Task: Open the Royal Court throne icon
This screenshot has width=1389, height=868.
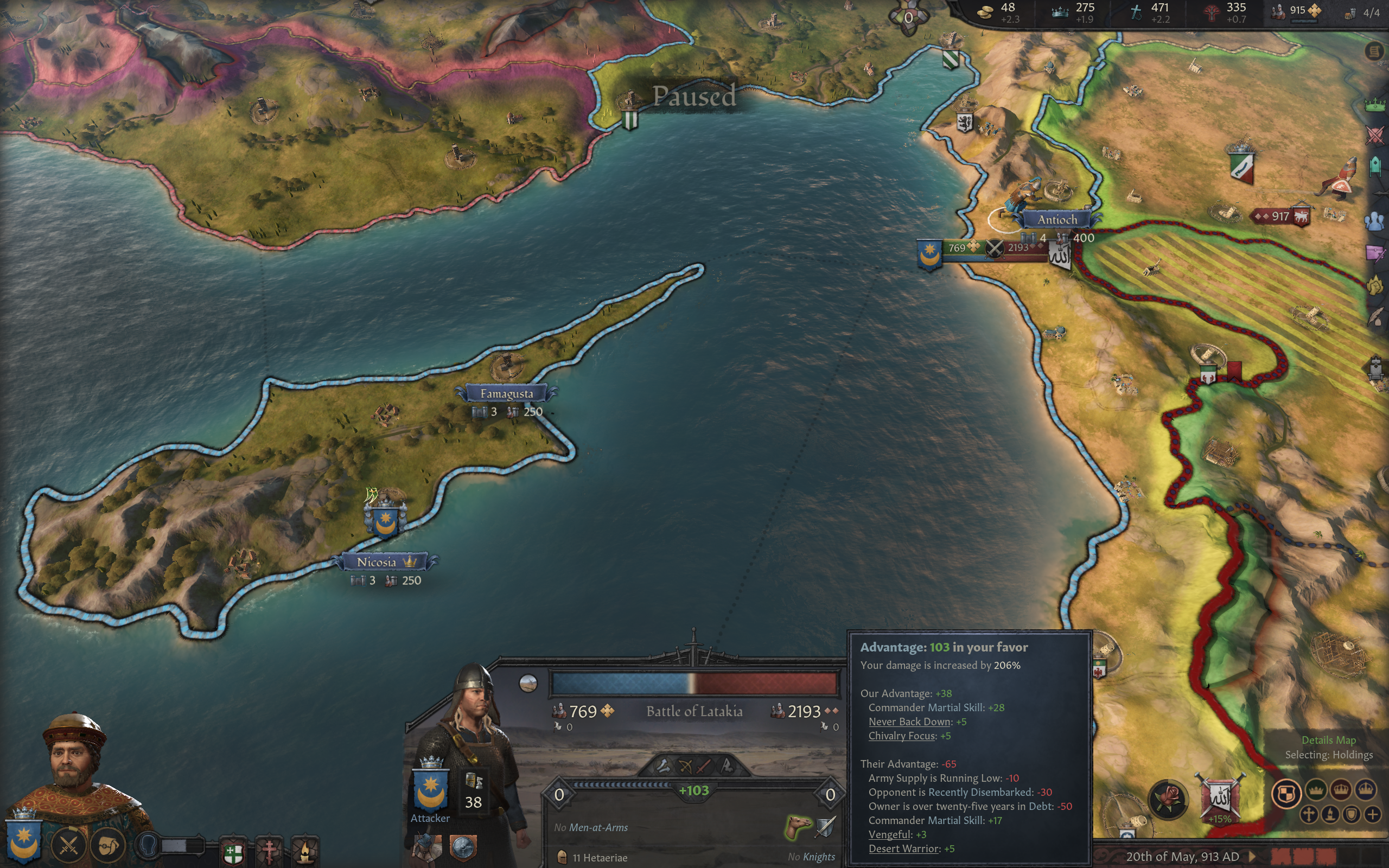Action: (1376, 367)
